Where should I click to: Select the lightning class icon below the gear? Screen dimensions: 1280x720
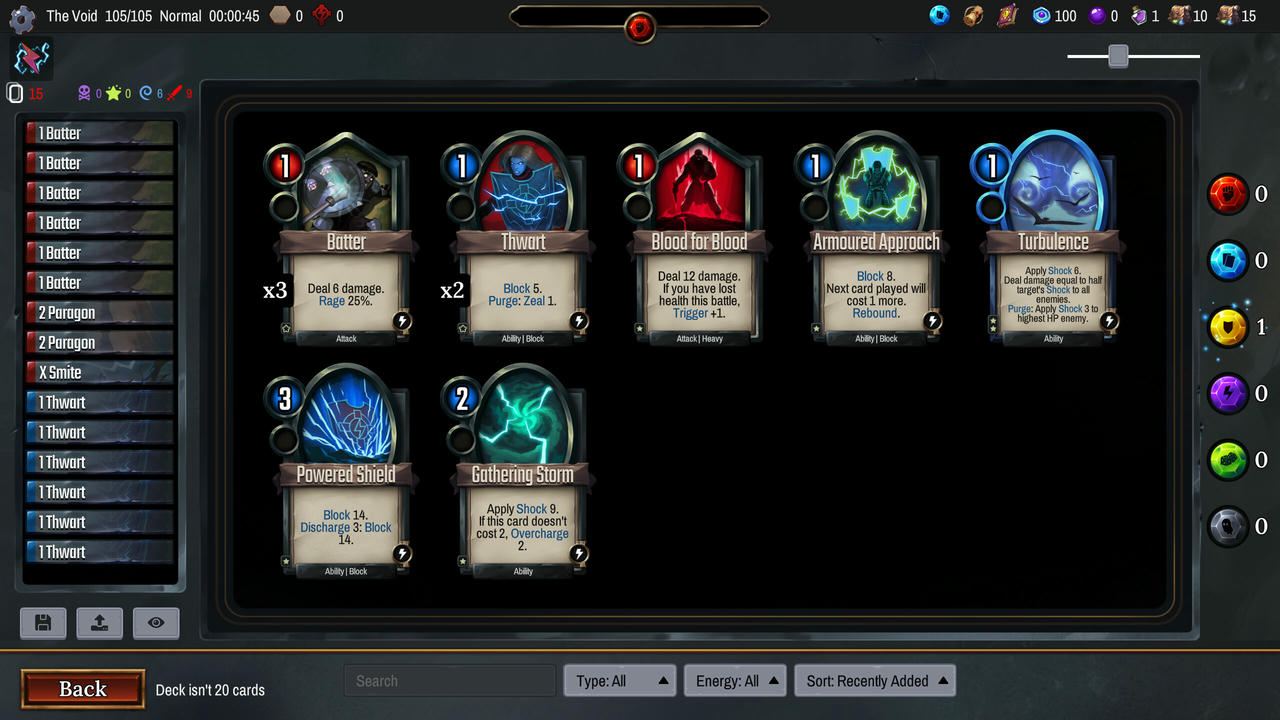pos(31,57)
